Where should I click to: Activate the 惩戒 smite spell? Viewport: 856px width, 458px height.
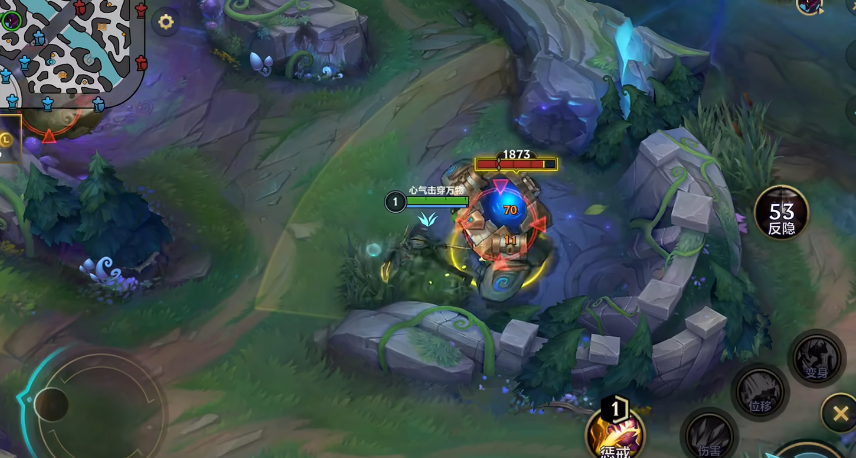615,430
